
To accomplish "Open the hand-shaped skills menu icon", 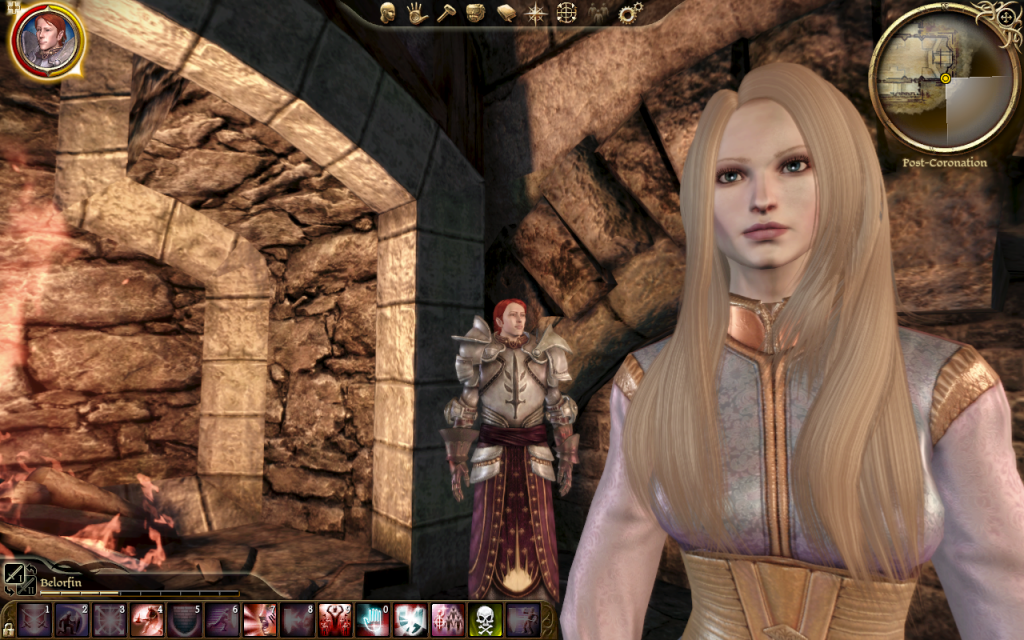I will 416,13.
